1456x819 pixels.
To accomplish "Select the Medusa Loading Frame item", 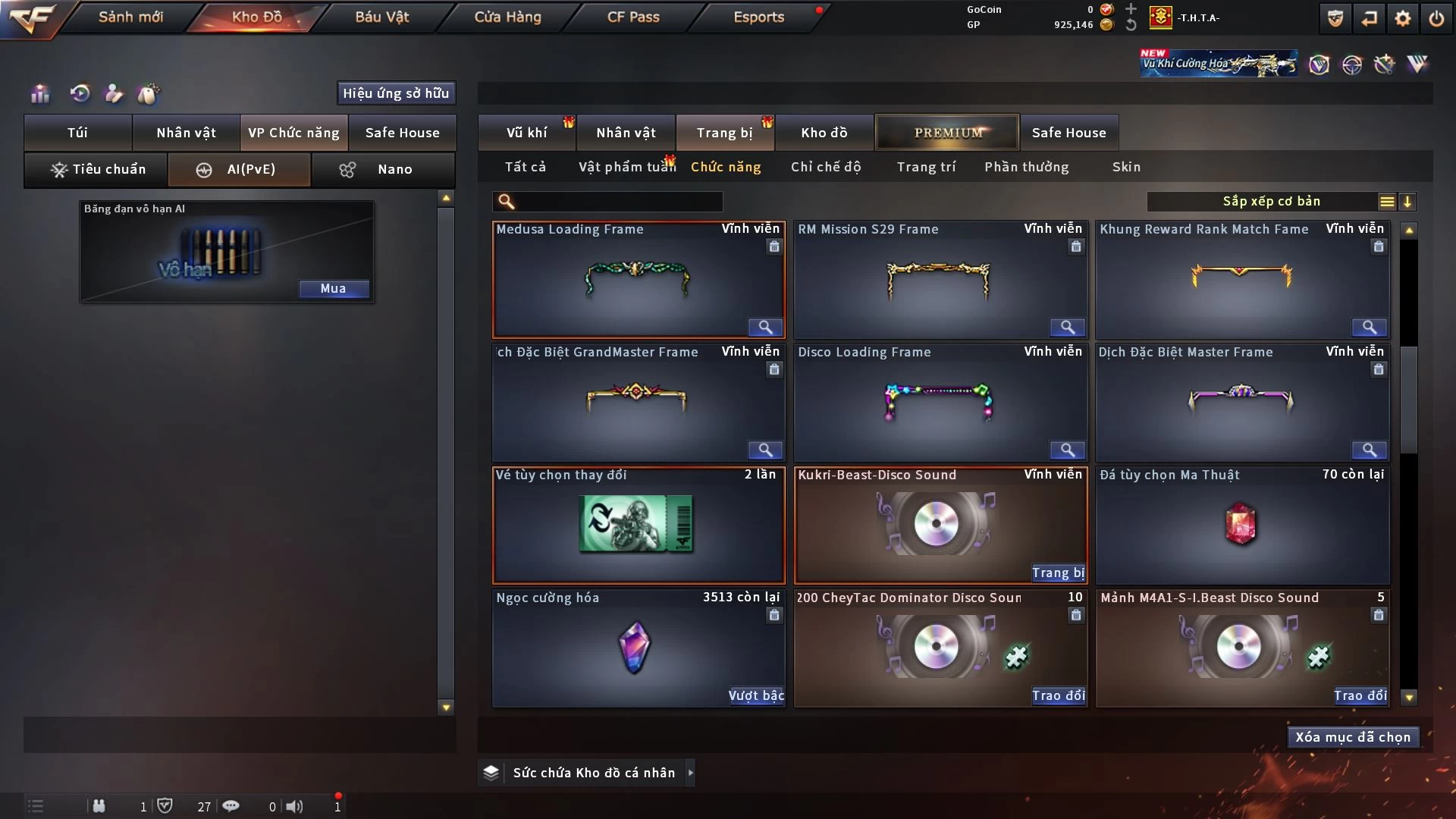I will point(638,281).
